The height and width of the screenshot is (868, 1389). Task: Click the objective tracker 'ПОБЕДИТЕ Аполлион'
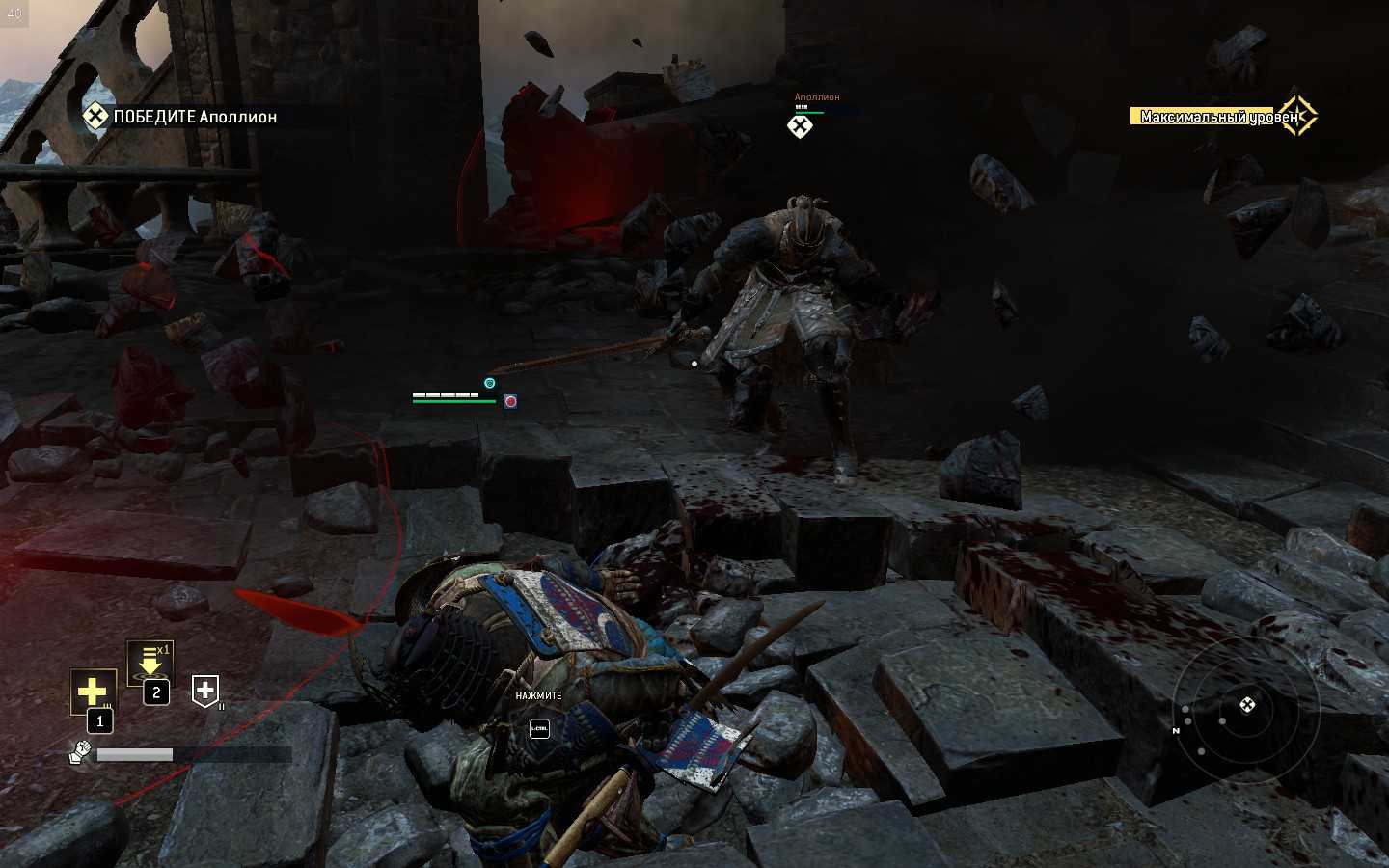point(181,117)
